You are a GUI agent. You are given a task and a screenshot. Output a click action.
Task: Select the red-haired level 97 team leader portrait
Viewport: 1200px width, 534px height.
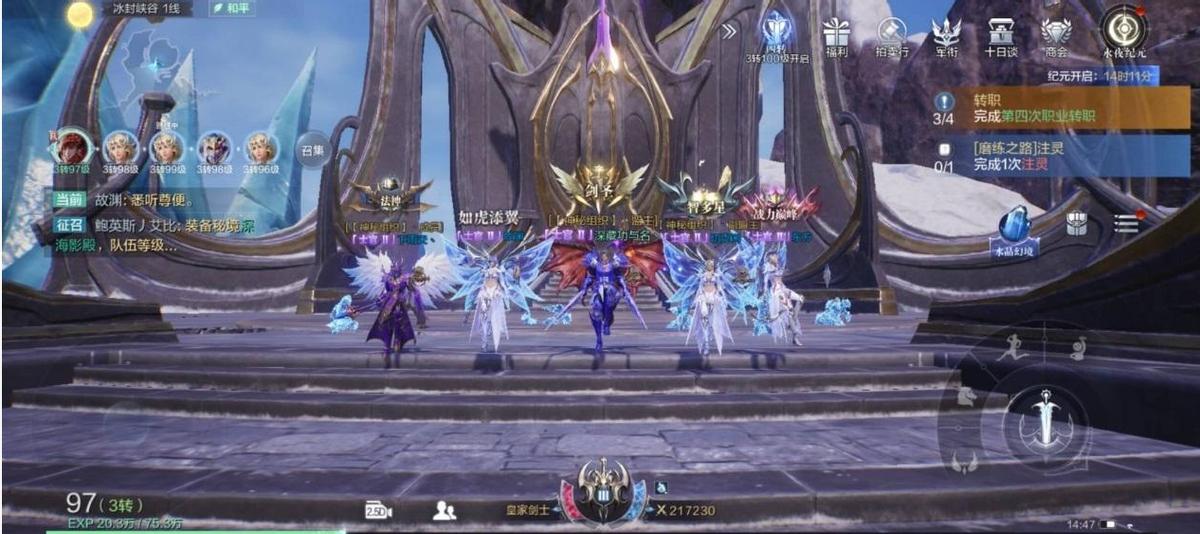(73, 148)
